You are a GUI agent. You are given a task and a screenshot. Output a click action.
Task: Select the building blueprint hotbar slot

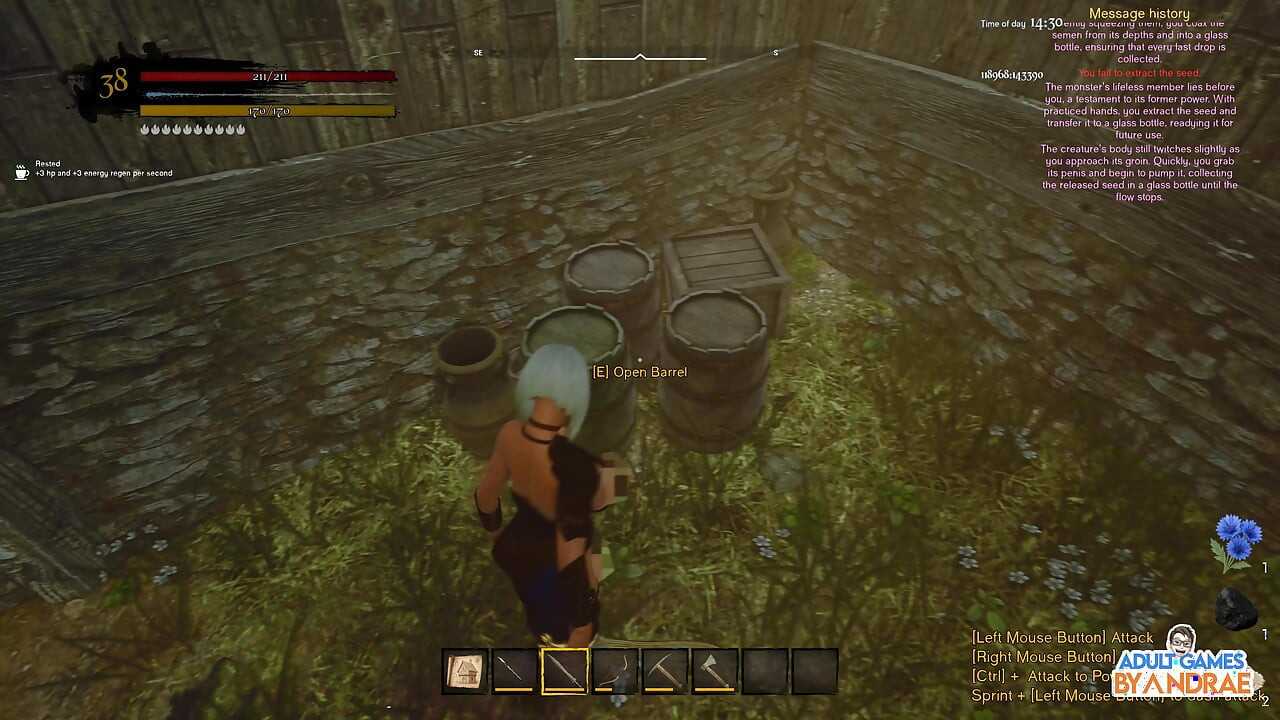pyautogui.click(x=465, y=671)
